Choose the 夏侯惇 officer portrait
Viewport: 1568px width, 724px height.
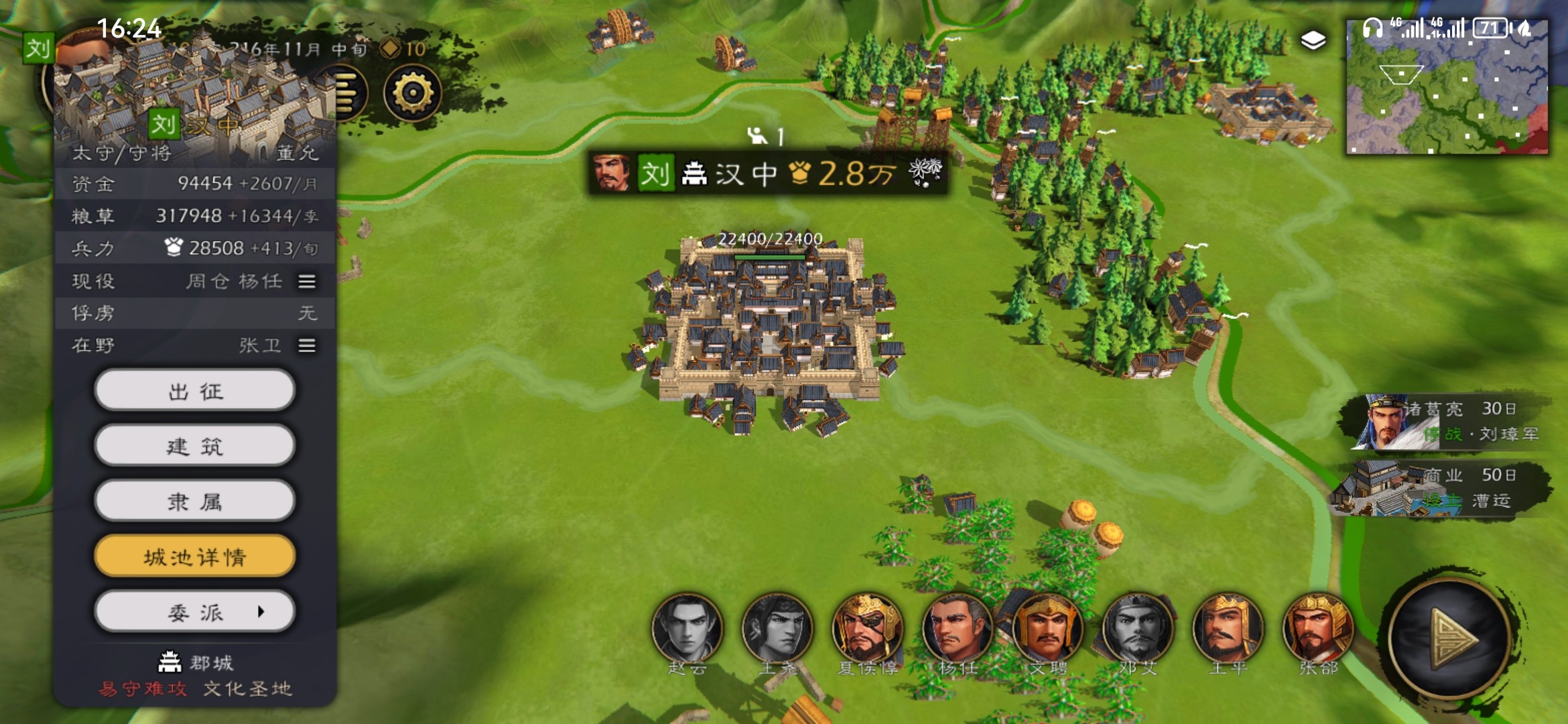pyautogui.click(x=867, y=629)
